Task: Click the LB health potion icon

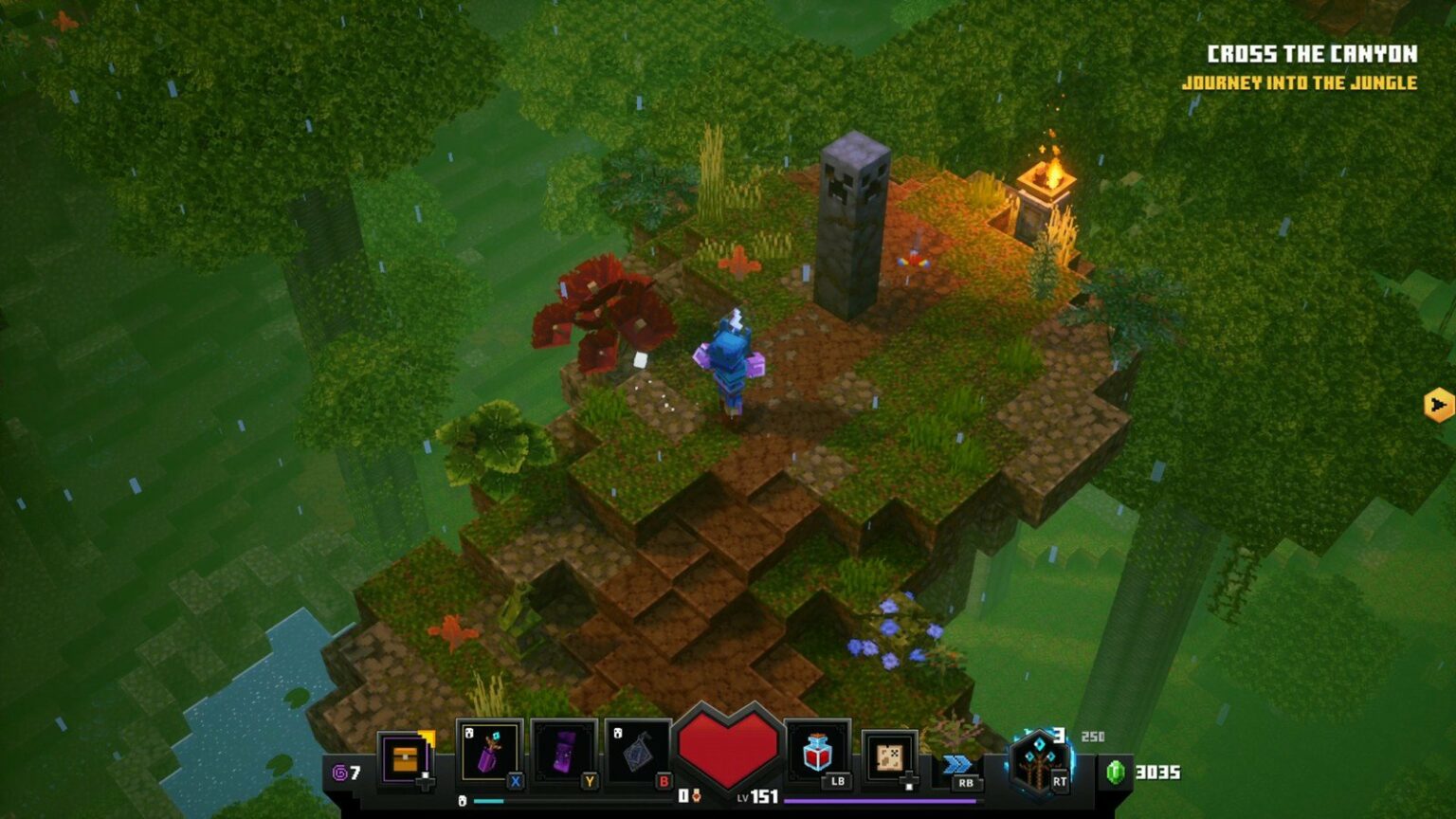Action: 815,754
